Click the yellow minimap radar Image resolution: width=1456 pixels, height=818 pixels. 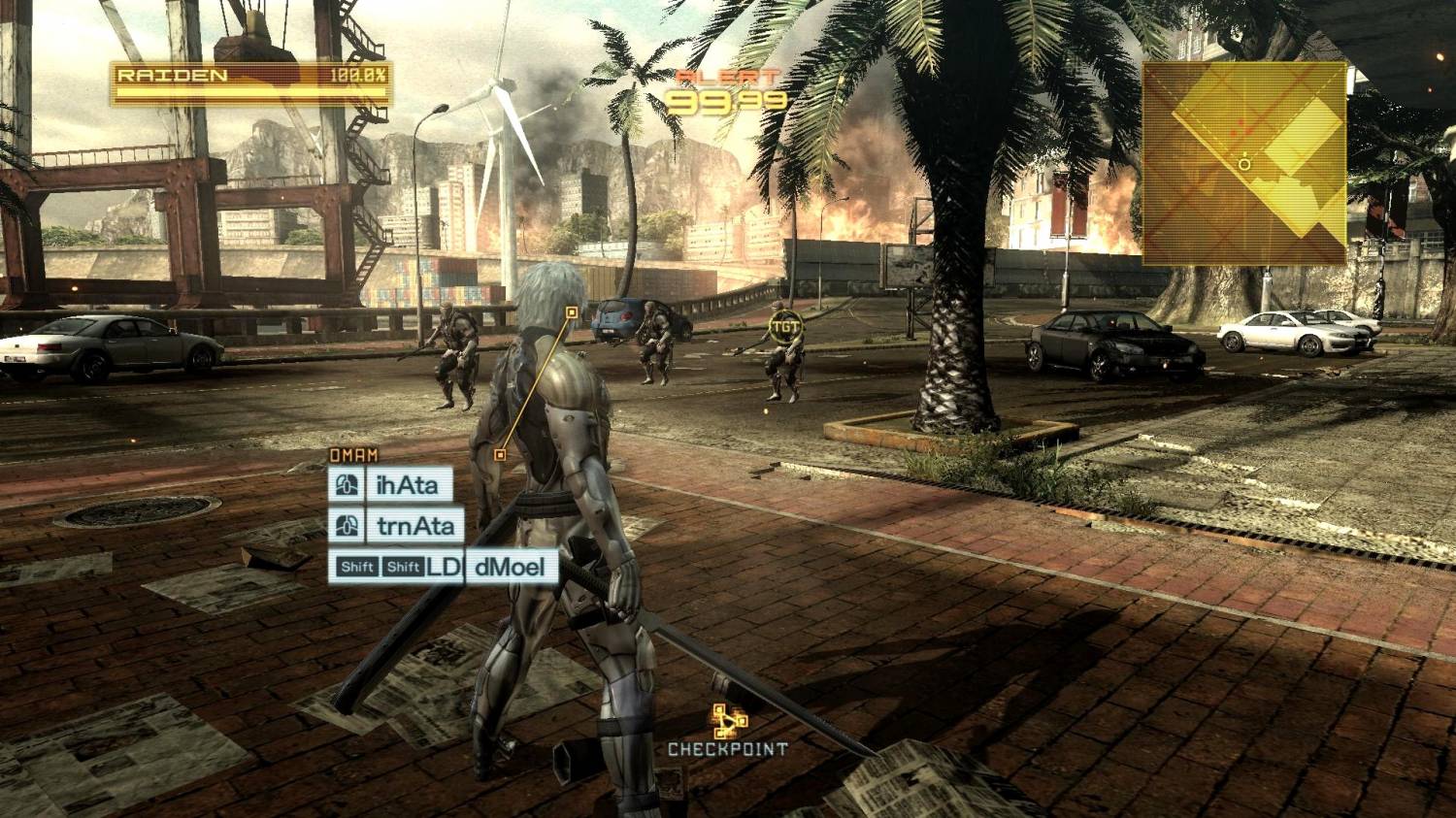(x=1243, y=163)
